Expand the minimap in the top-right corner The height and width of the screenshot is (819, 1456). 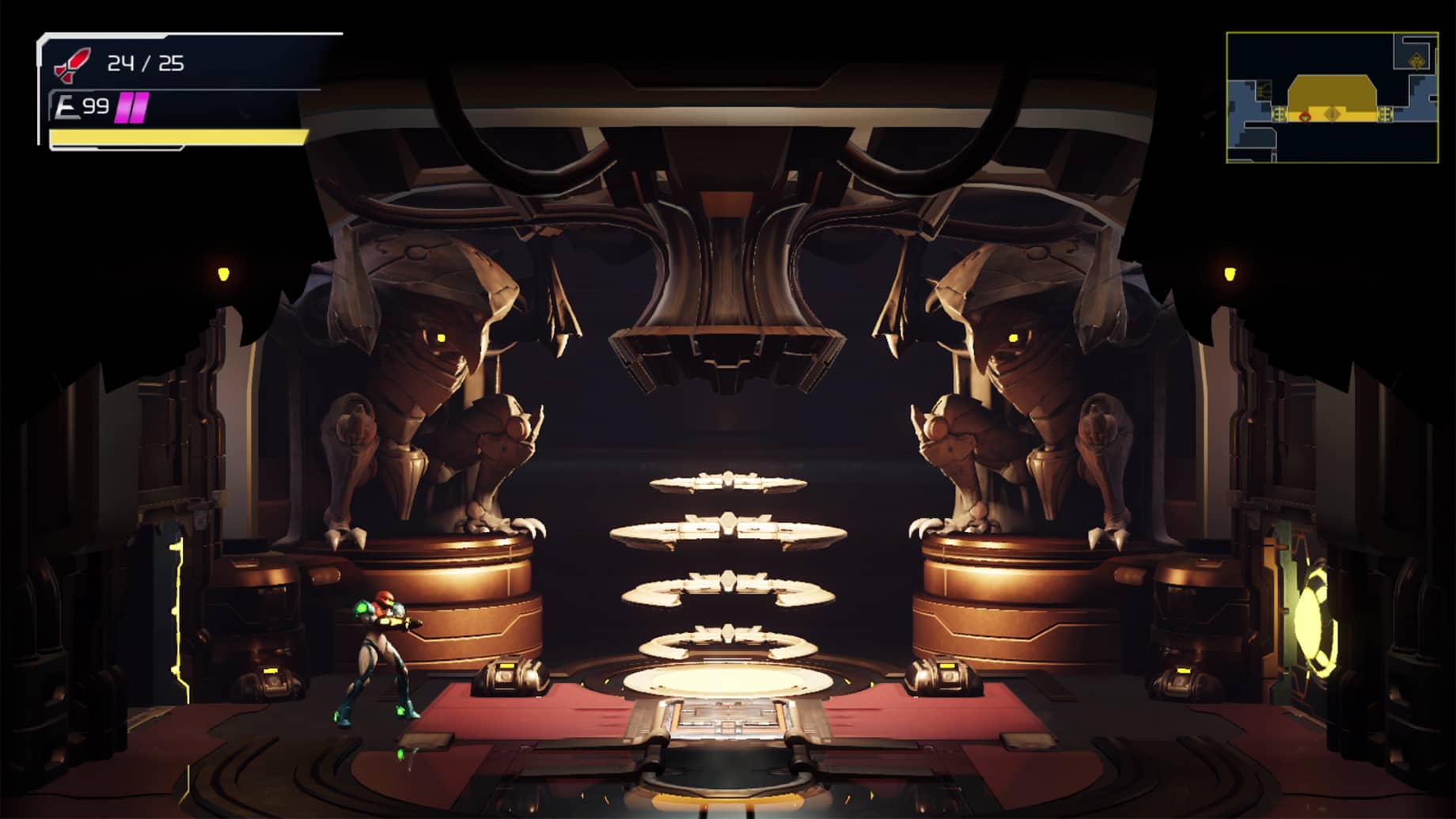(x=1336, y=95)
